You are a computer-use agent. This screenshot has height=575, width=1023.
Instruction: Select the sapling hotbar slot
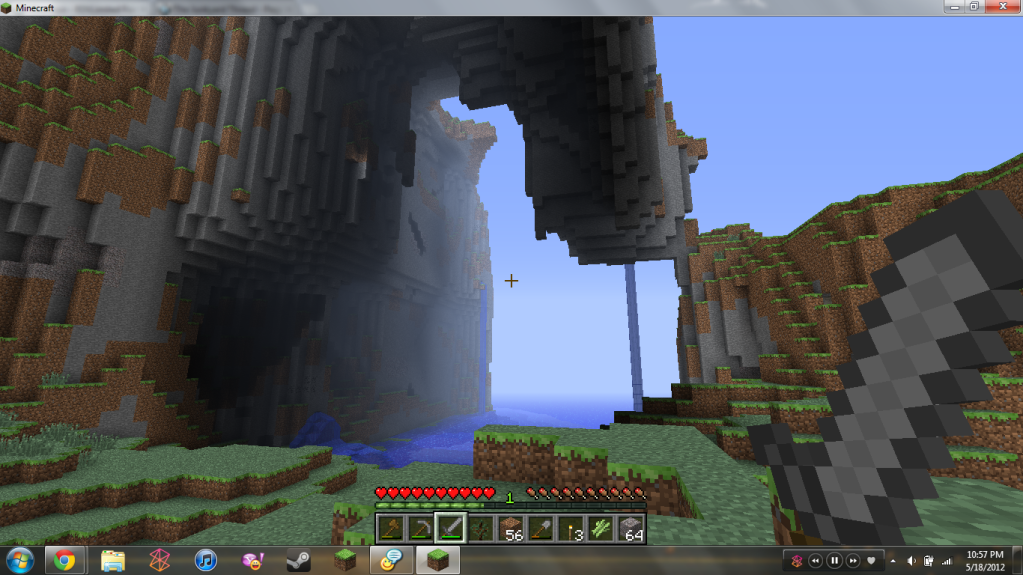tap(481, 528)
